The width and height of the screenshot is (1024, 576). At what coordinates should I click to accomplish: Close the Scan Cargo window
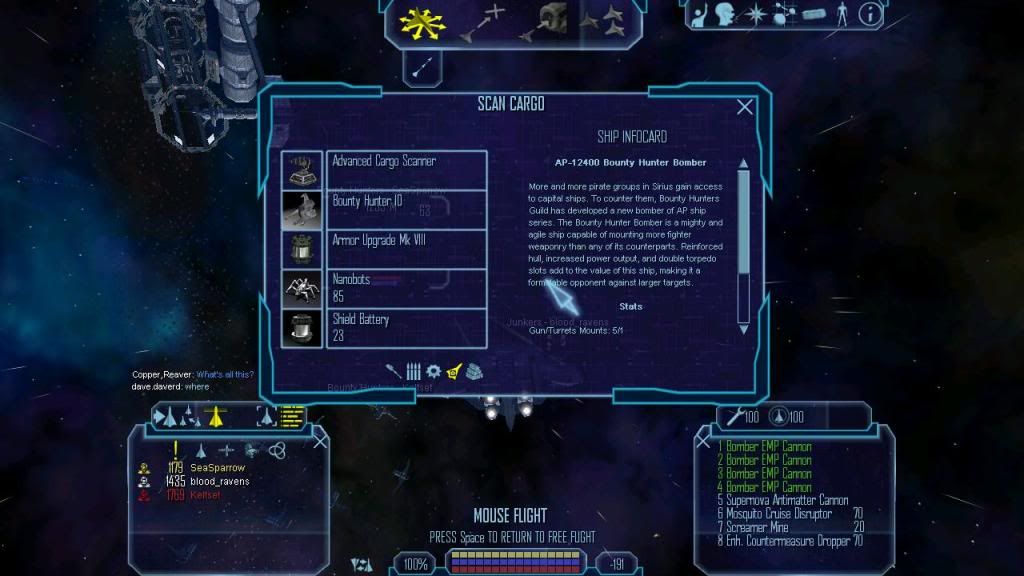click(x=745, y=108)
